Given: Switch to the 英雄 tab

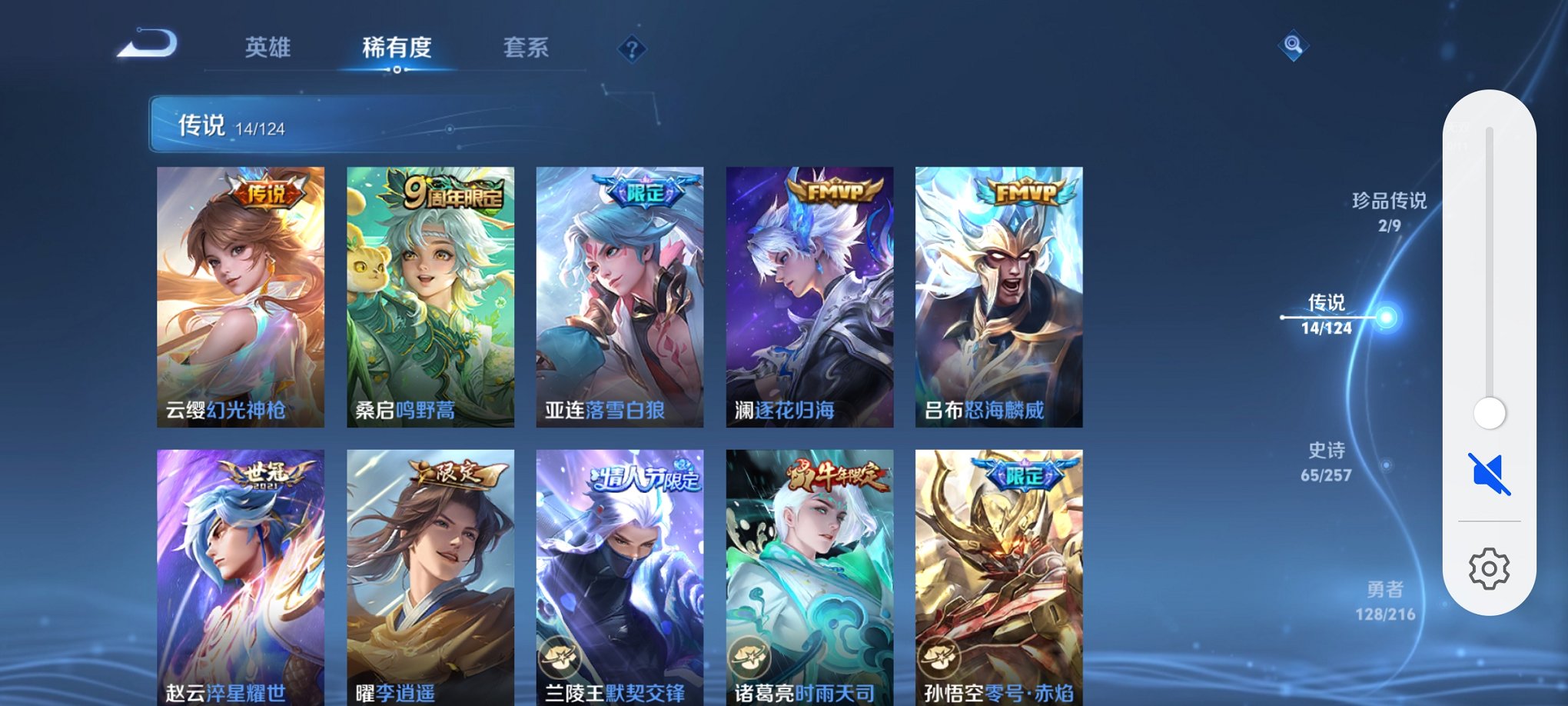Looking at the screenshot, I should pos(266,48).
